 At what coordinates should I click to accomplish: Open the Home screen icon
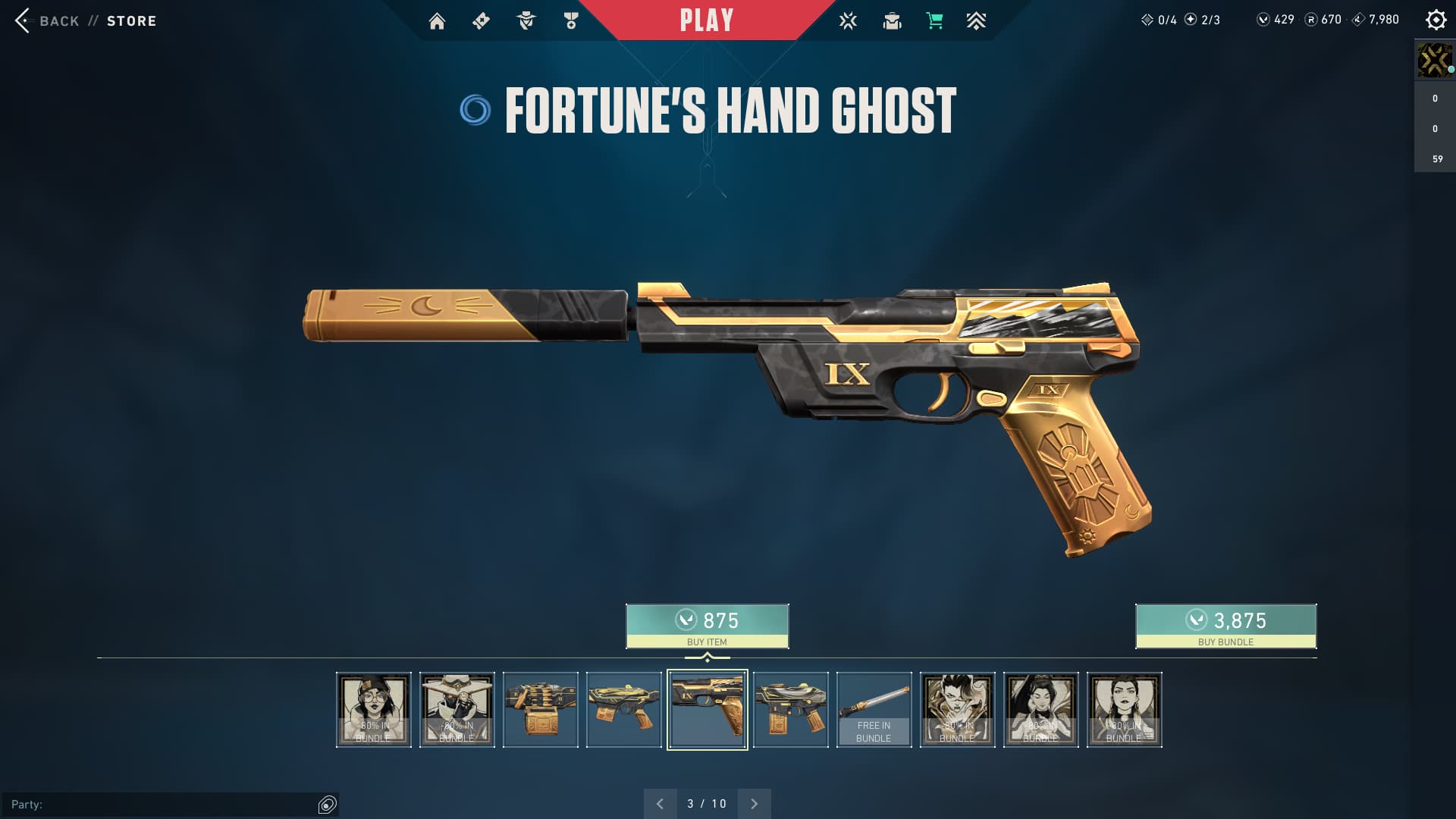coord(437,21)
